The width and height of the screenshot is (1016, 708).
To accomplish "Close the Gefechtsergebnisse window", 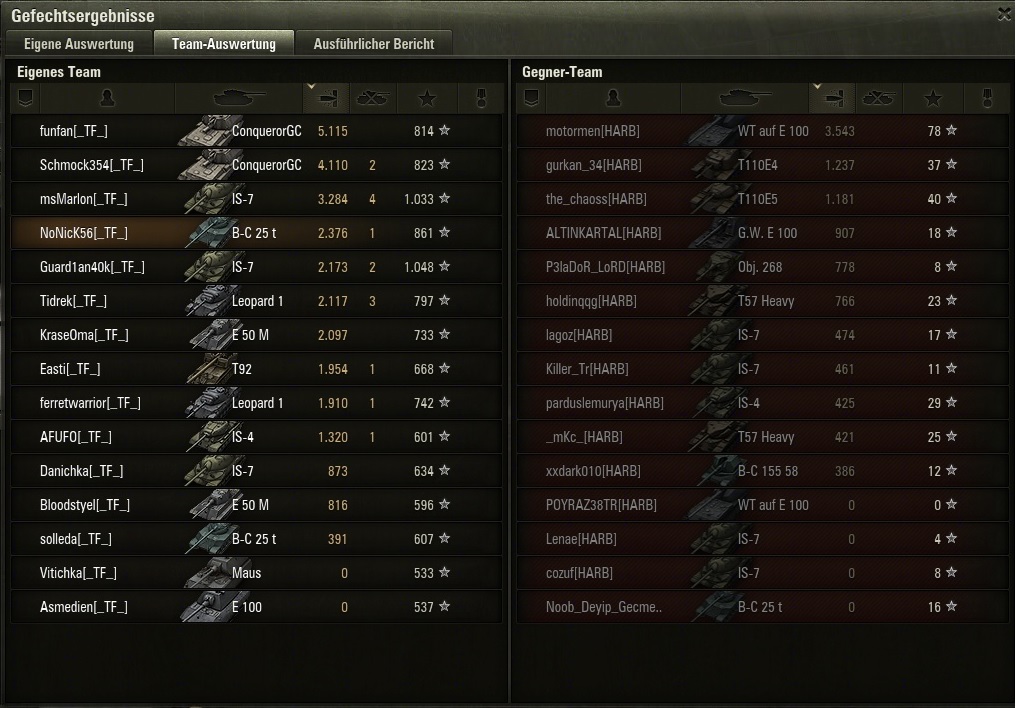I will pyautogui.click(x=1004, y=13).
